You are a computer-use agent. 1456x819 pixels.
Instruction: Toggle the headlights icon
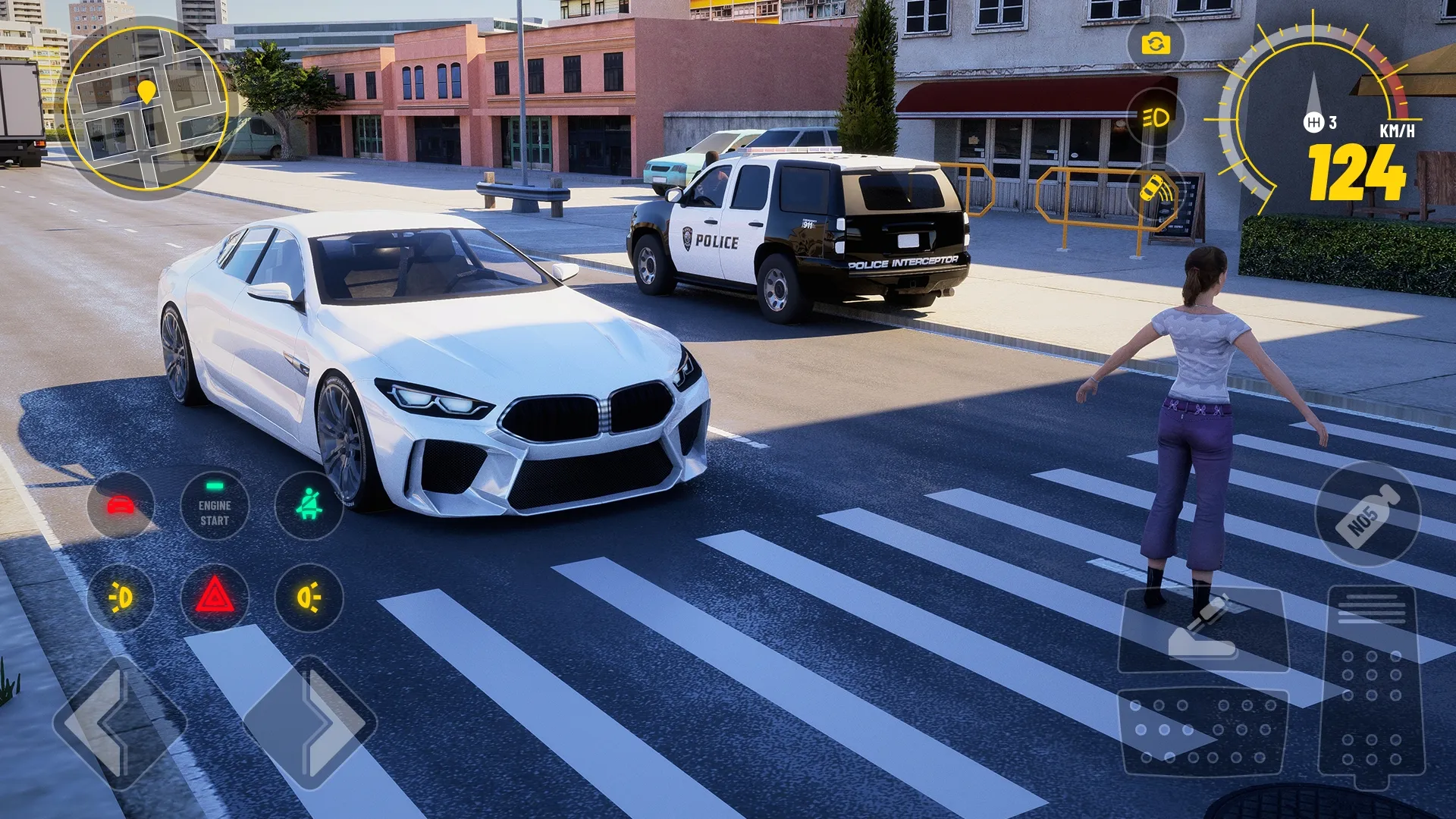pos(1155,118)
